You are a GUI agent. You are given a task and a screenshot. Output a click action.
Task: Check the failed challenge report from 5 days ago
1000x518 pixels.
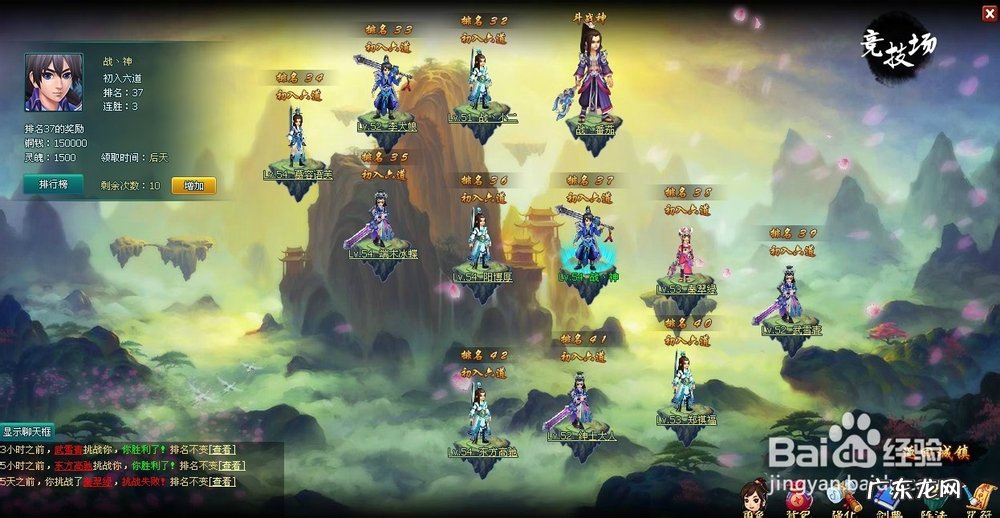point(222,482)
